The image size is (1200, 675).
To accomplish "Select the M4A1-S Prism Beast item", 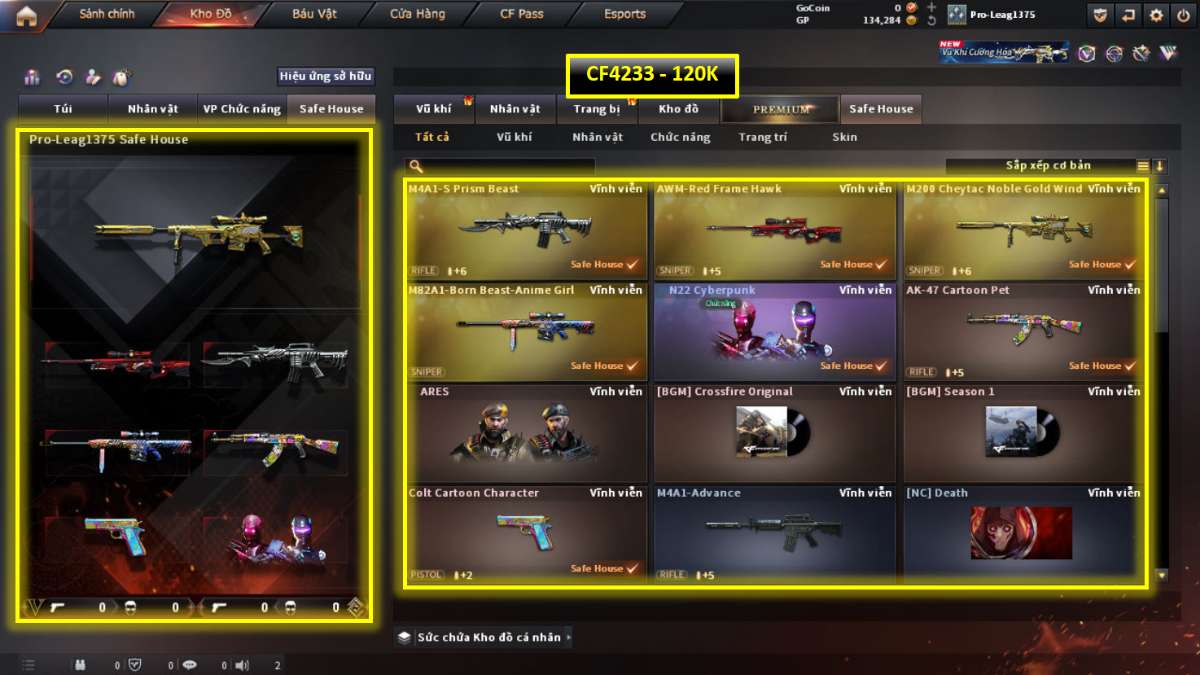I will click(526, 229).
